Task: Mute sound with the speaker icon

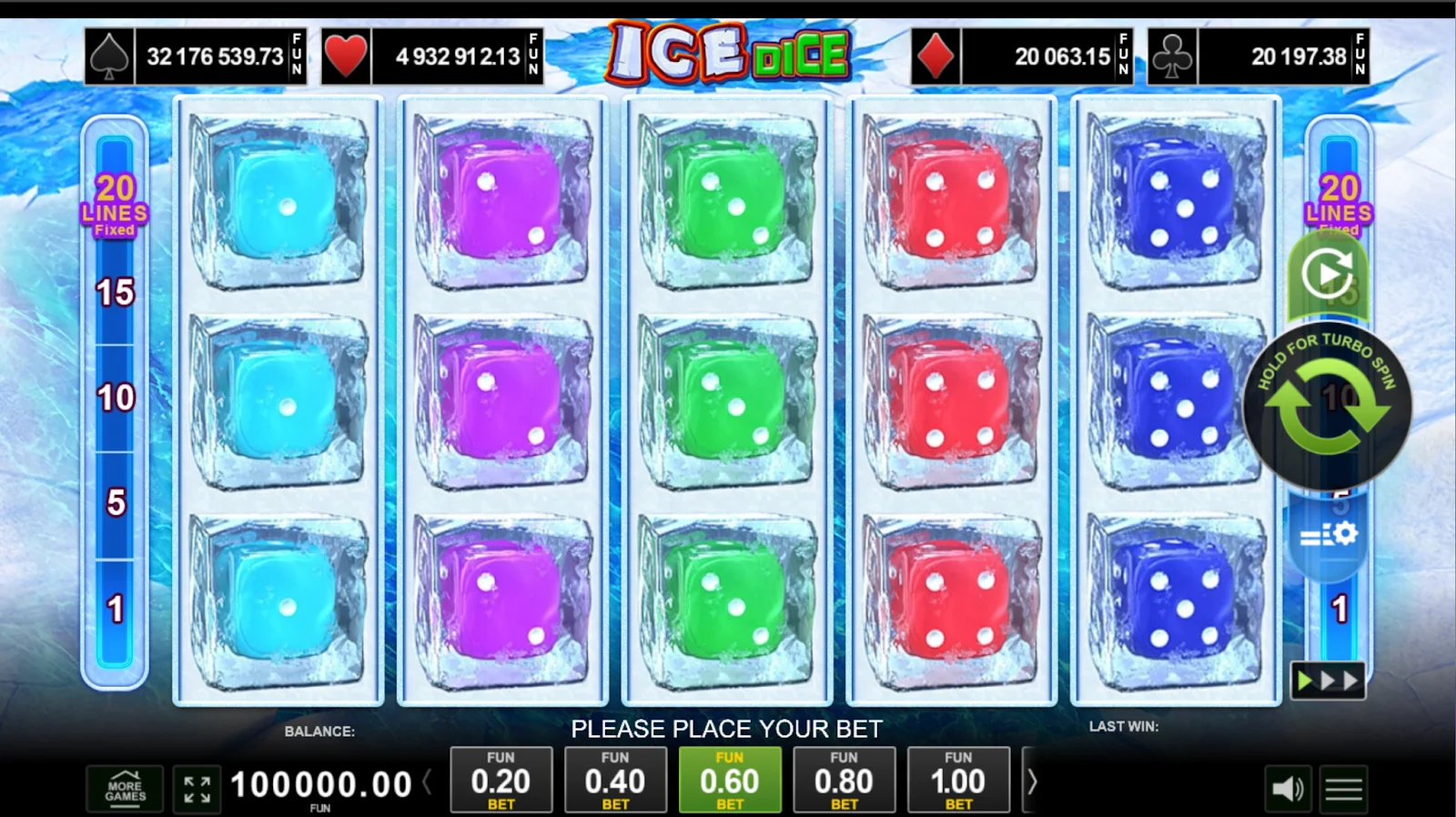Action: 1287,789
